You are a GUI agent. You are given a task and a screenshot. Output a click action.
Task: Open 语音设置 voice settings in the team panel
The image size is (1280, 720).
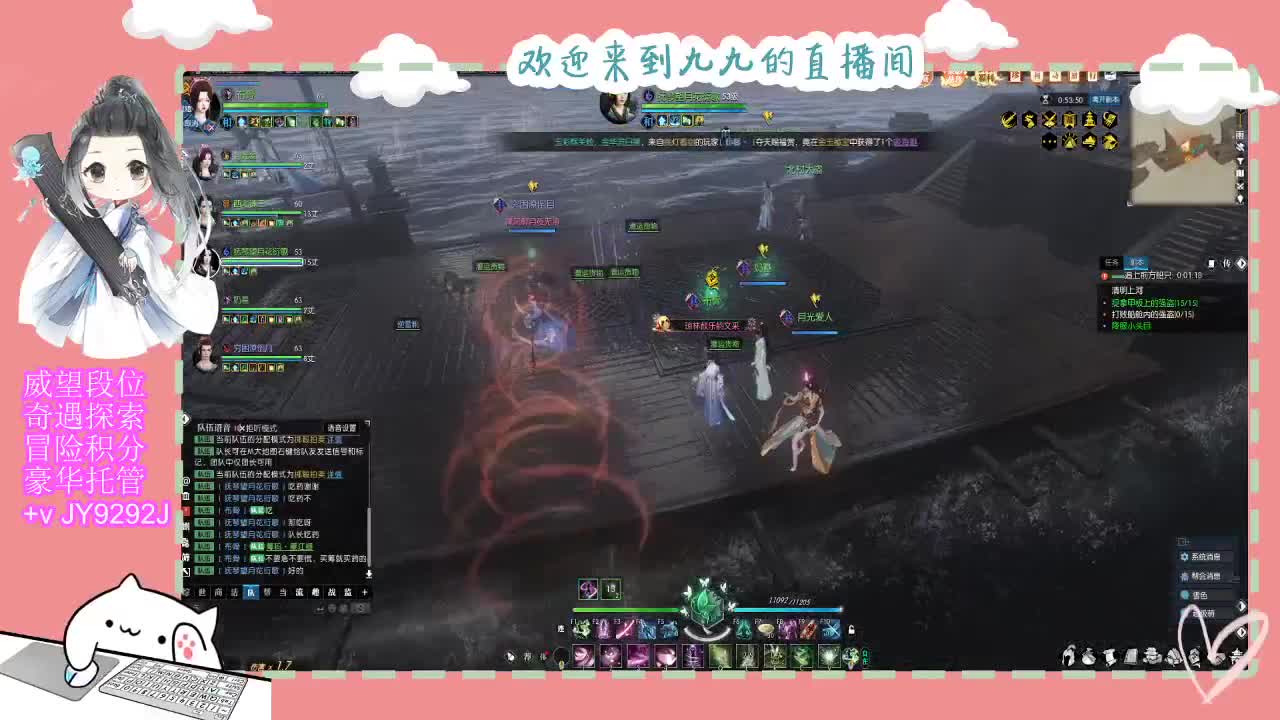tap(343, 427)
